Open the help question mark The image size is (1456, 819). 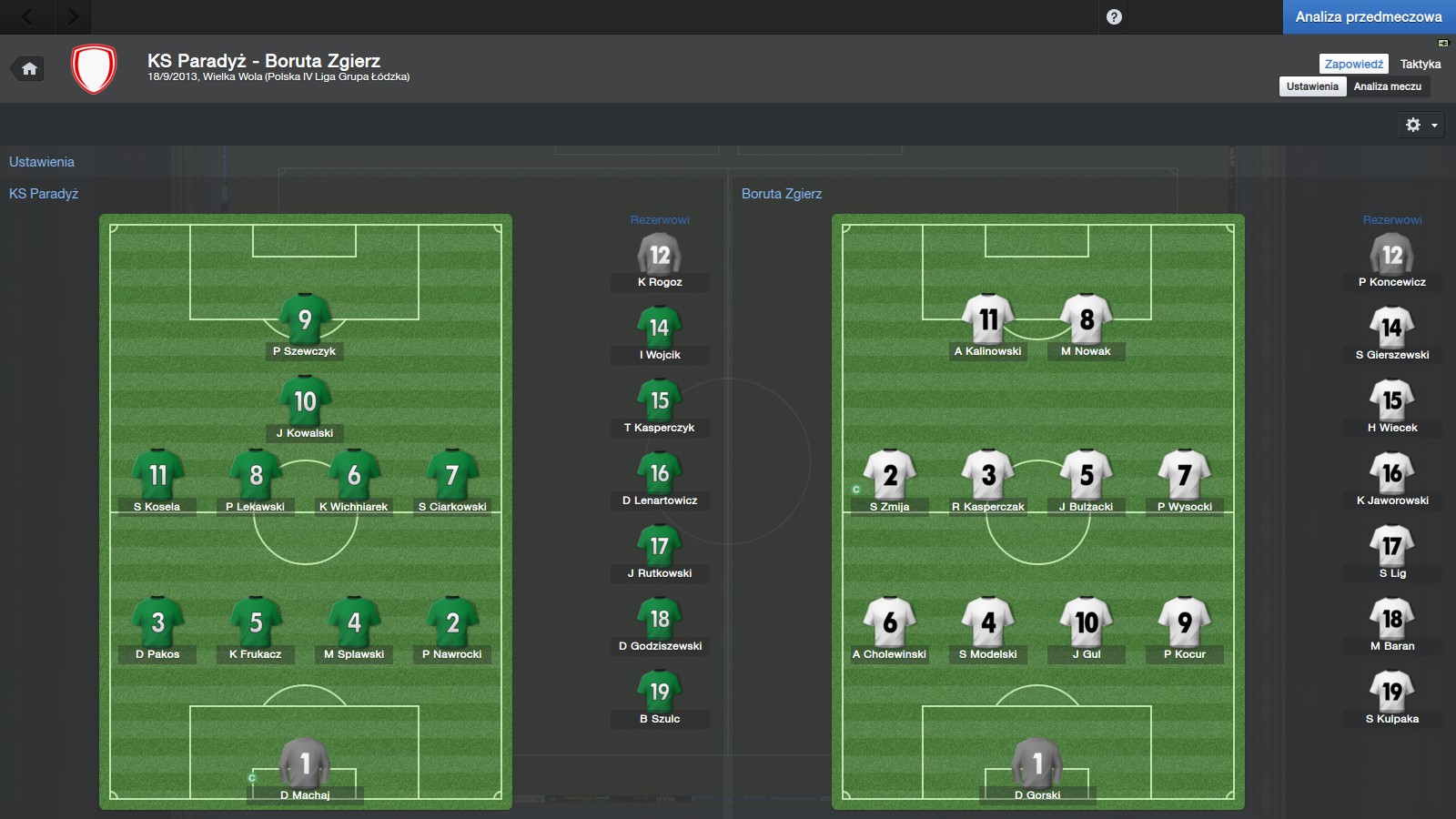click(1114, 16)
